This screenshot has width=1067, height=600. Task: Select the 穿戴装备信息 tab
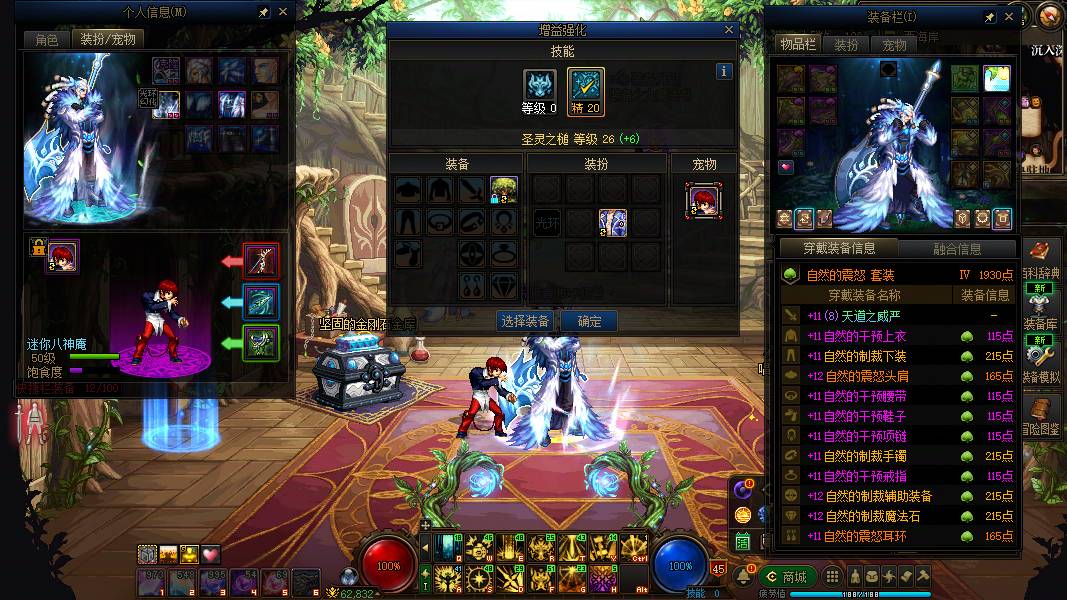[x=839, y=249]
